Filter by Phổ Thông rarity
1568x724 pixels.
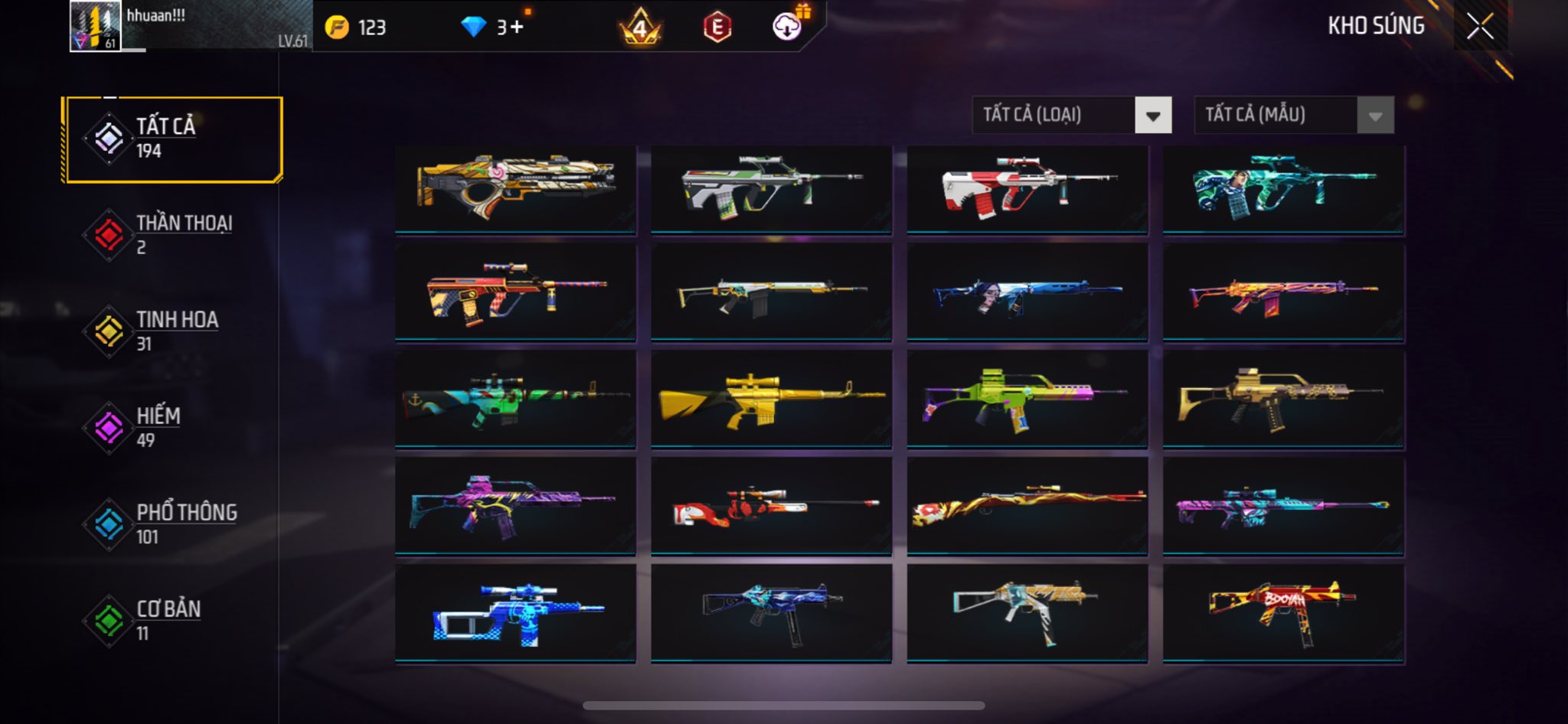tap(174, 524)
